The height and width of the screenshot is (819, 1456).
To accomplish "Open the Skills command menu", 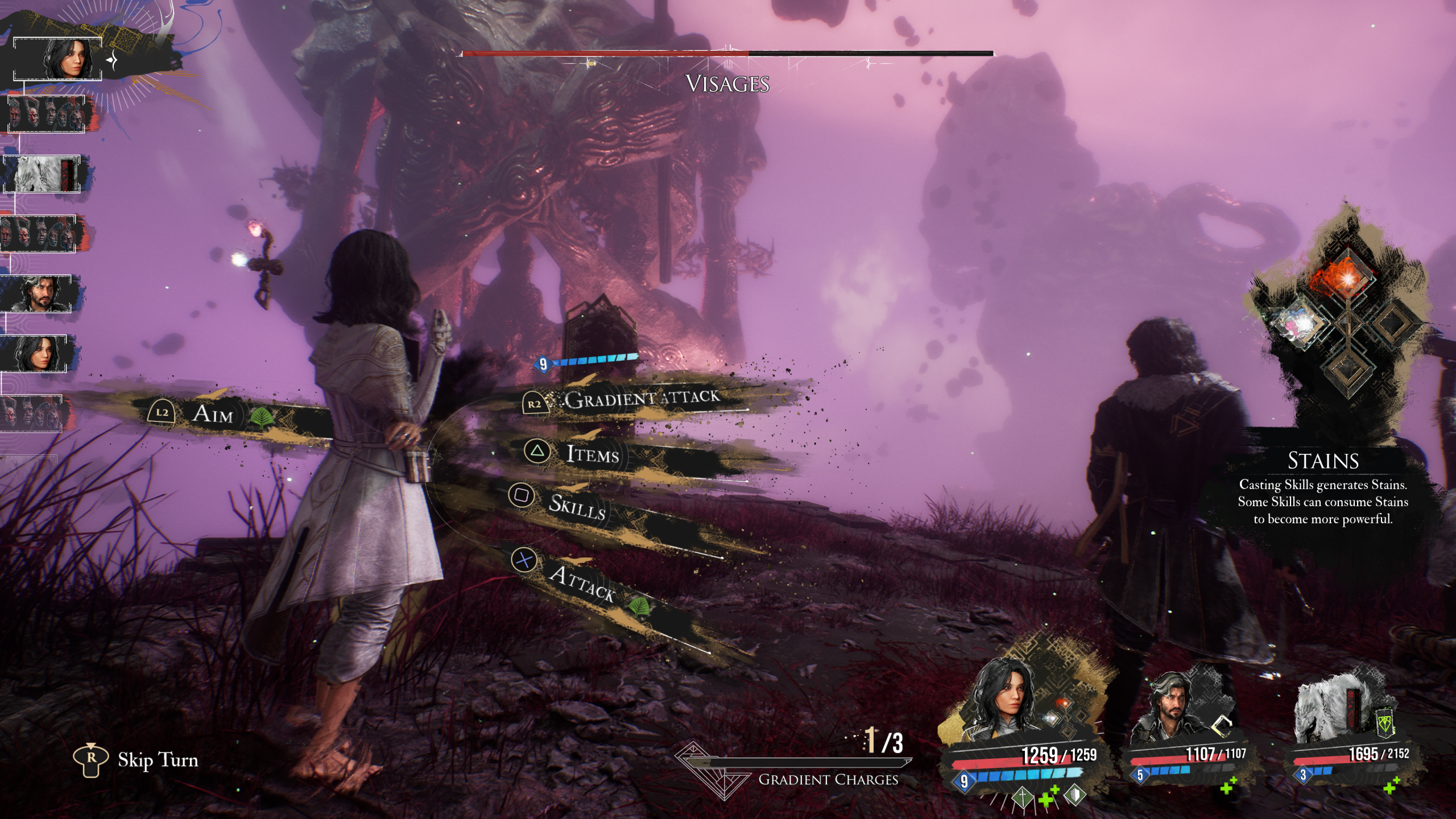I will click(x=576, y=506).
